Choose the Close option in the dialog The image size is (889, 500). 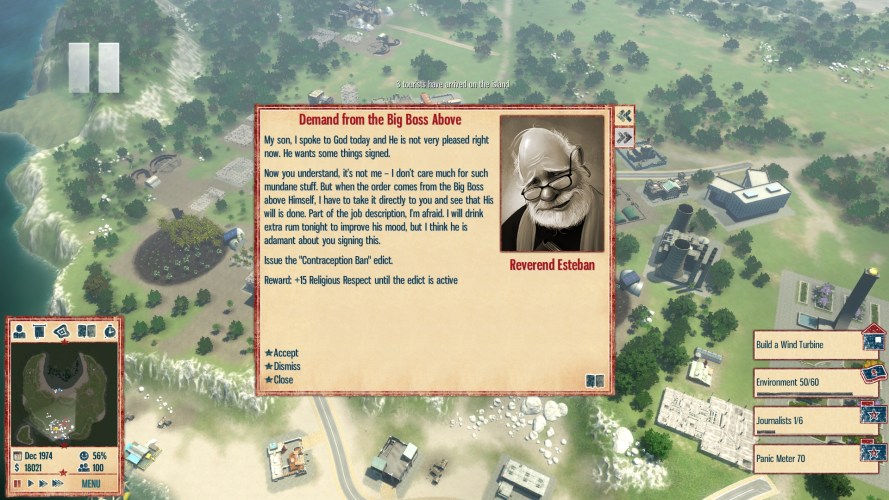pyautogui.click(x=282, y=379)
